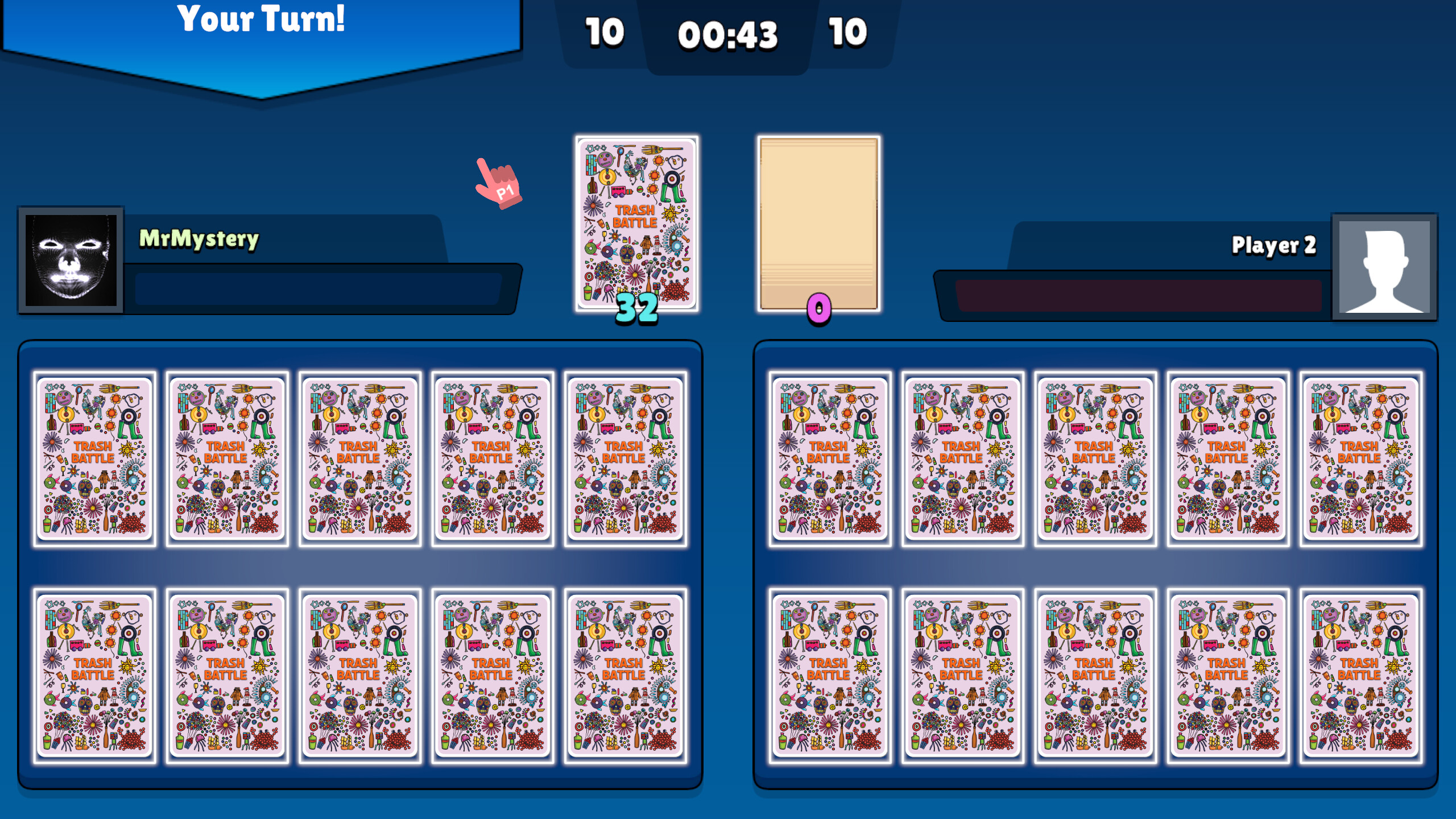
Task: Click the match timer showing 00:43
Action: (x=728, y=35)
